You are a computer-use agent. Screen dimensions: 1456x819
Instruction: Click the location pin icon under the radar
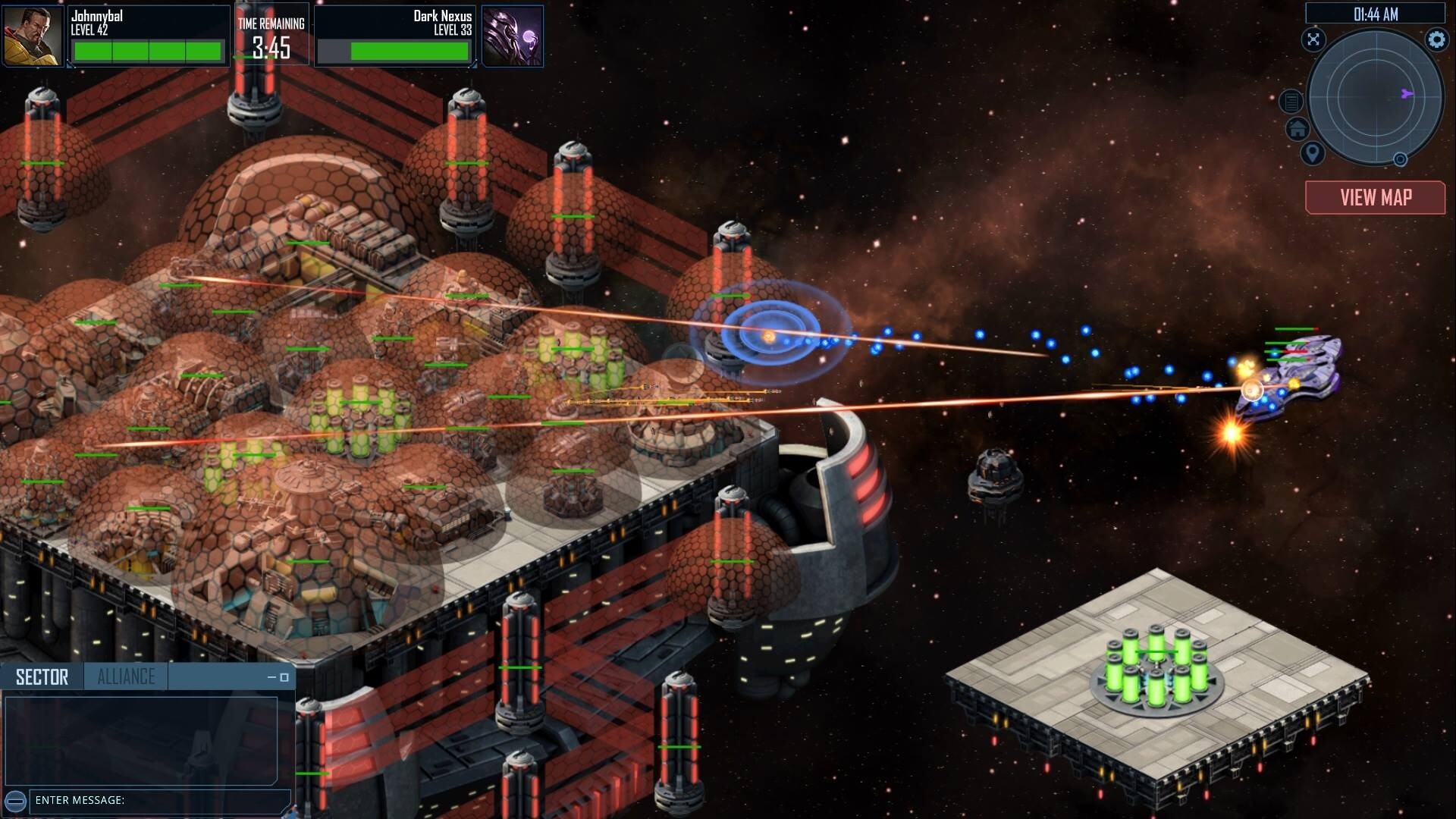point(1312,154)
